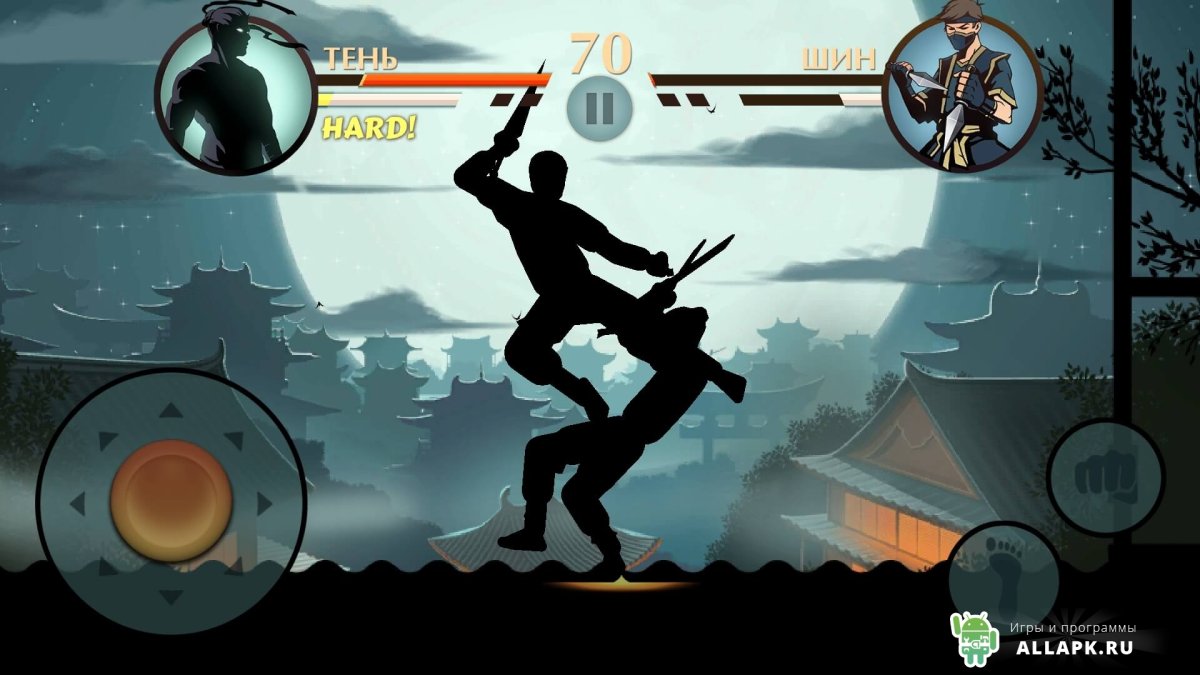This screenshot has height=675, width=1200.
Task: Pause the fight with the pause button
Action: [599, 107]
